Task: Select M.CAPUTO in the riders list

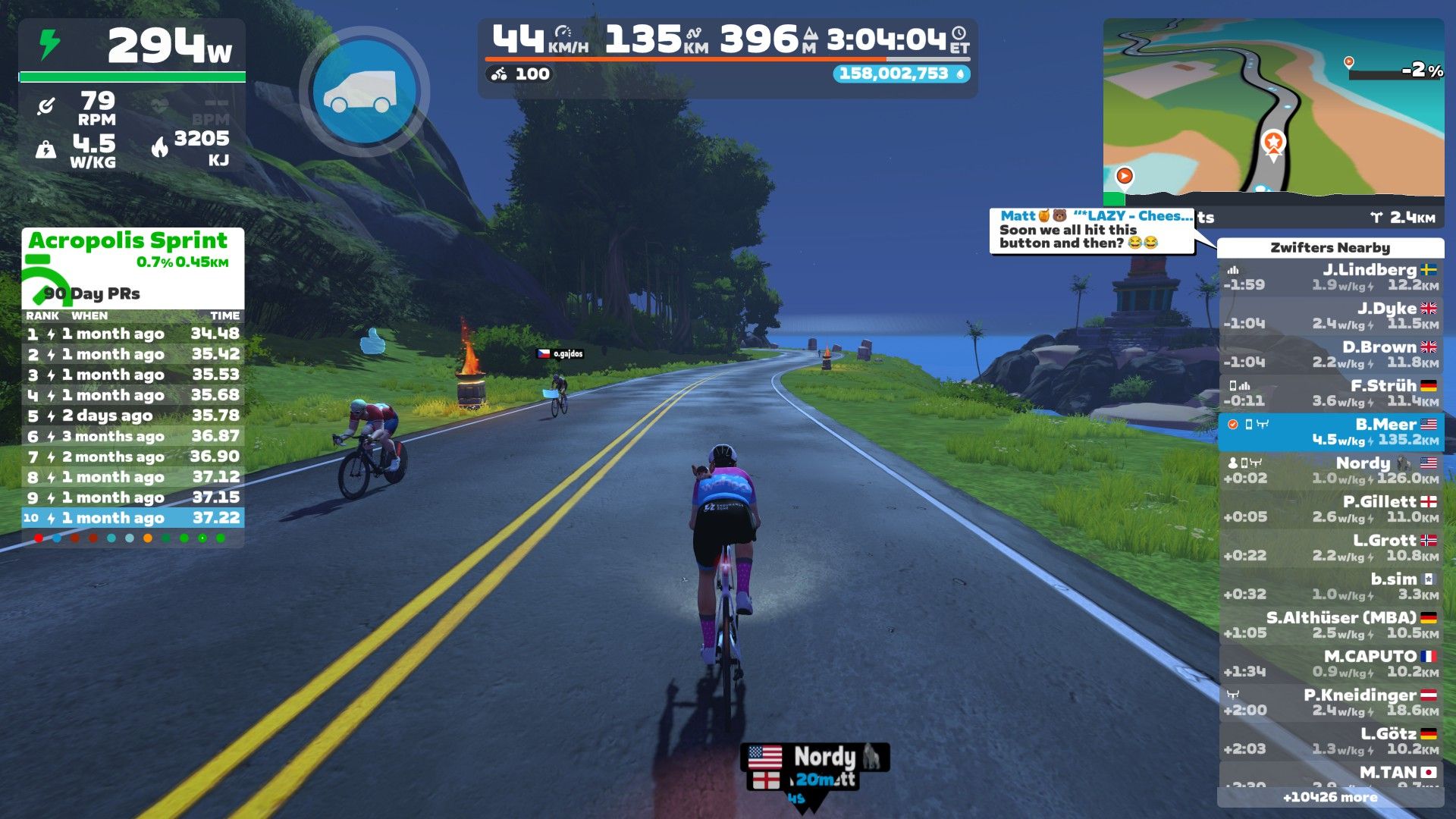Action: pos(1330,664)
